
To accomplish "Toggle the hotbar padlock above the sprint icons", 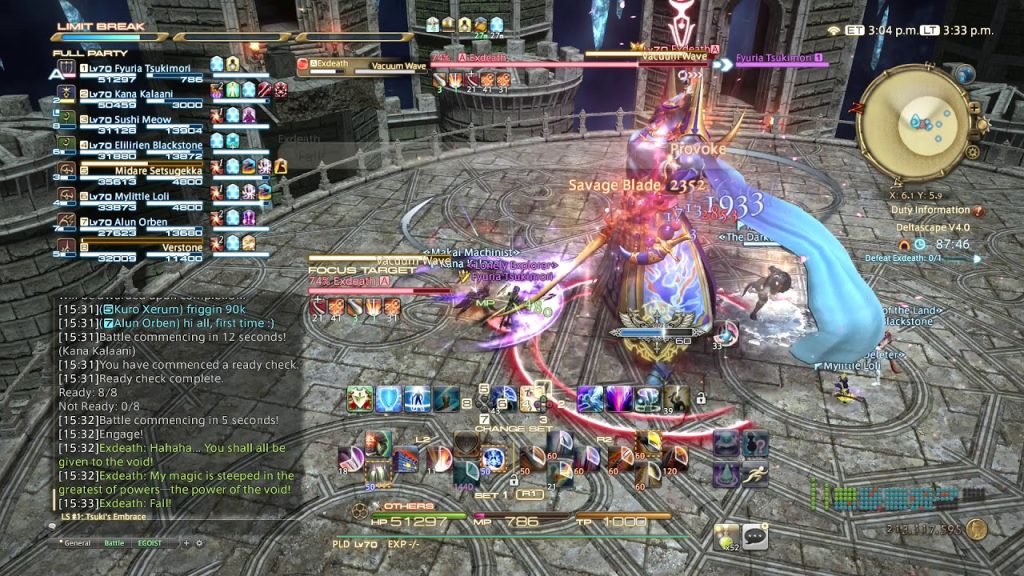I will pos(701,399).
